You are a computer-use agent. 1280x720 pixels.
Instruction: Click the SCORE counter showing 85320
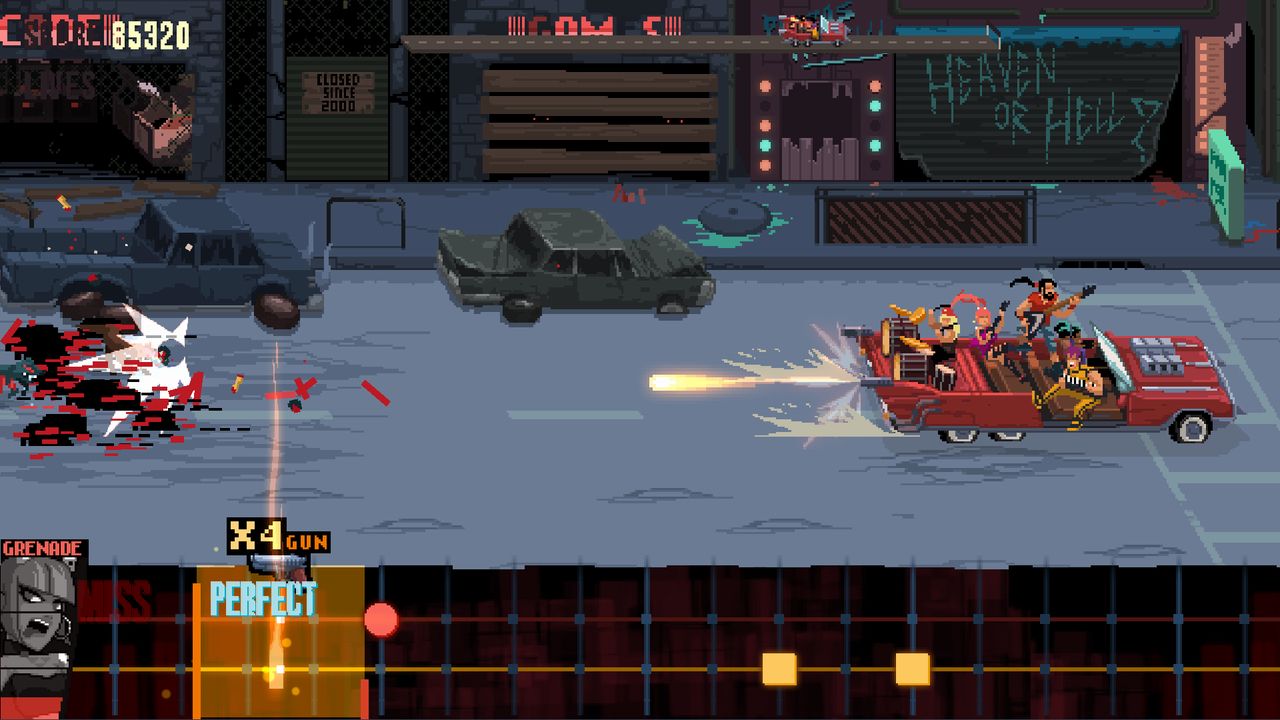(95, 30)
